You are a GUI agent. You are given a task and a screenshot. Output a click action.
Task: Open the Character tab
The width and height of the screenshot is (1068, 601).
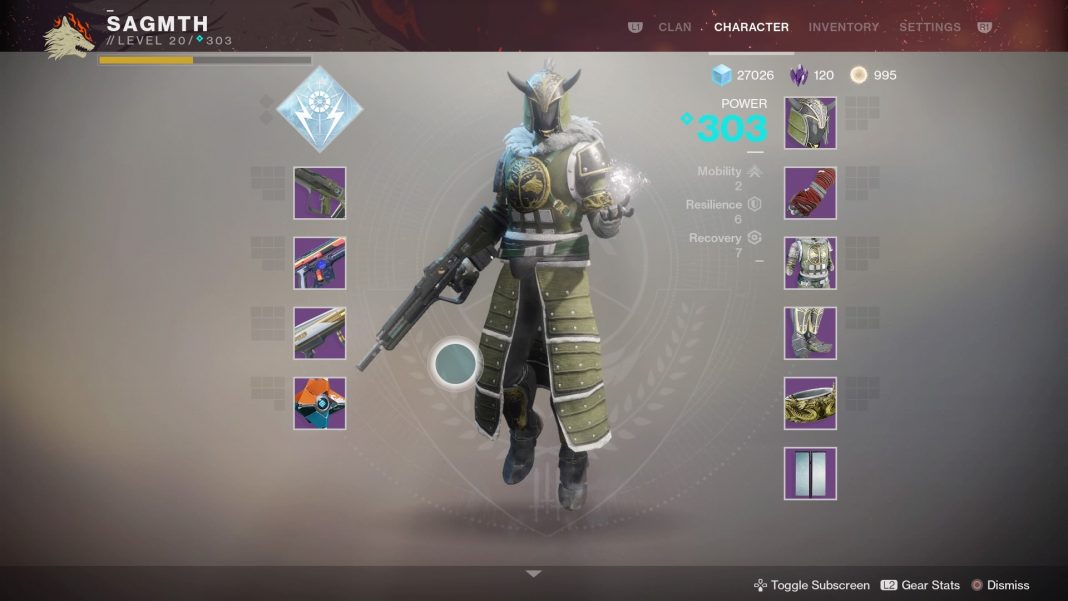(x=751, y=27)
